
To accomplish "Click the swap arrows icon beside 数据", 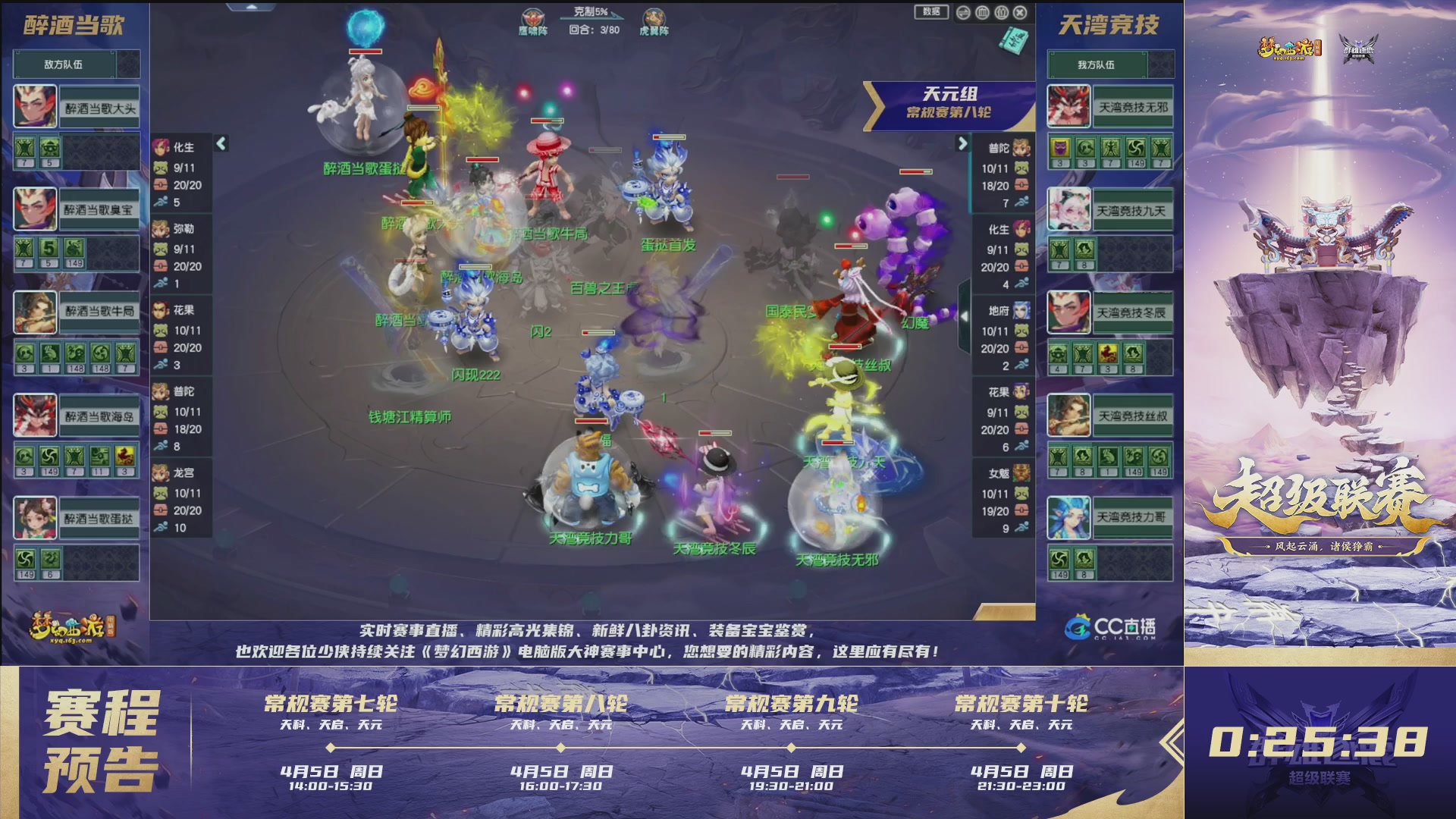I will pos(963,12).
